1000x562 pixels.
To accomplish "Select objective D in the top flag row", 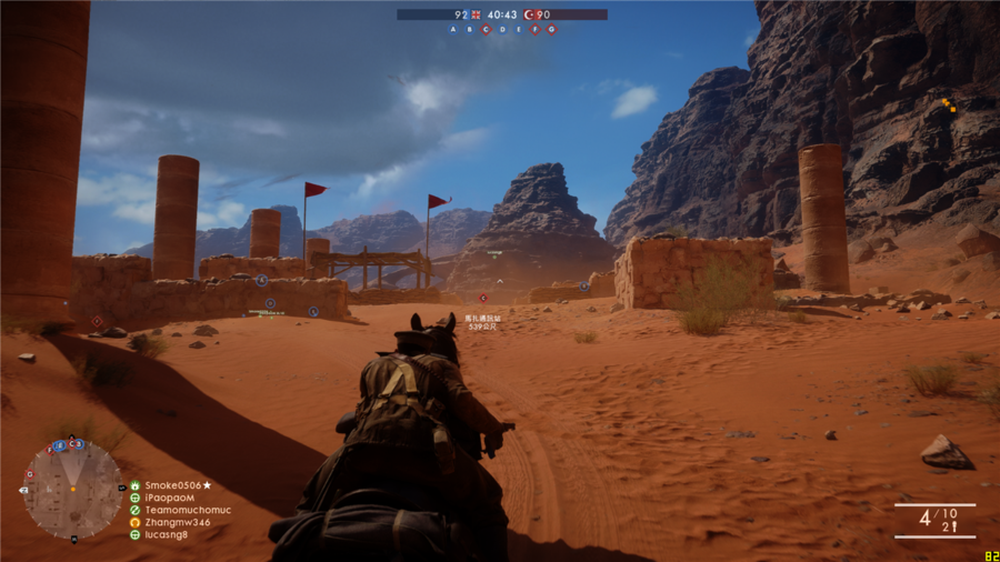I will 502,29.
